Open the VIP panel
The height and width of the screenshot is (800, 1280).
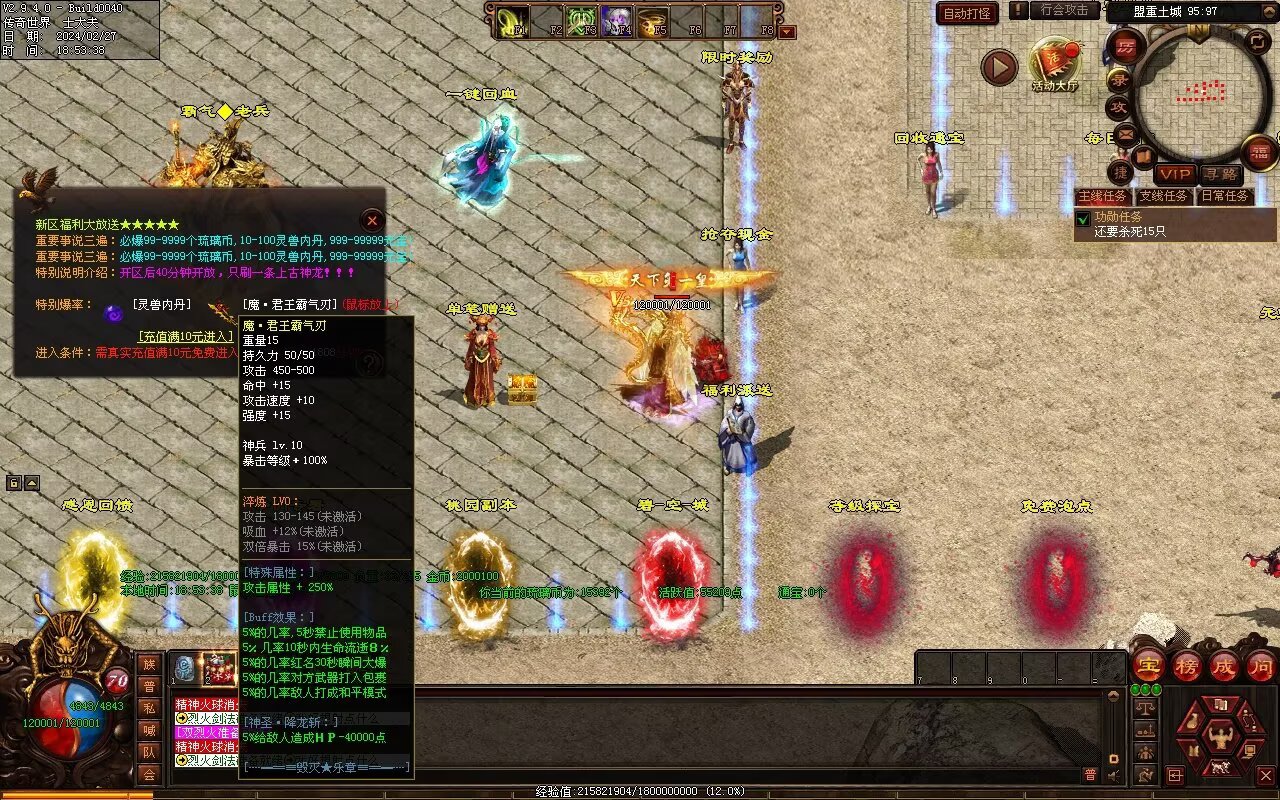point(1175,175)
